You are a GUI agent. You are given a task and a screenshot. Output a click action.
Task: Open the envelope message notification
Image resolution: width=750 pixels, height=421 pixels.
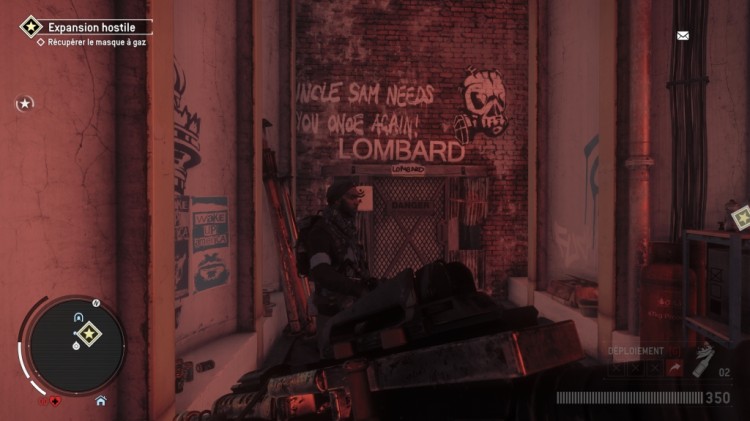[683, 36]
